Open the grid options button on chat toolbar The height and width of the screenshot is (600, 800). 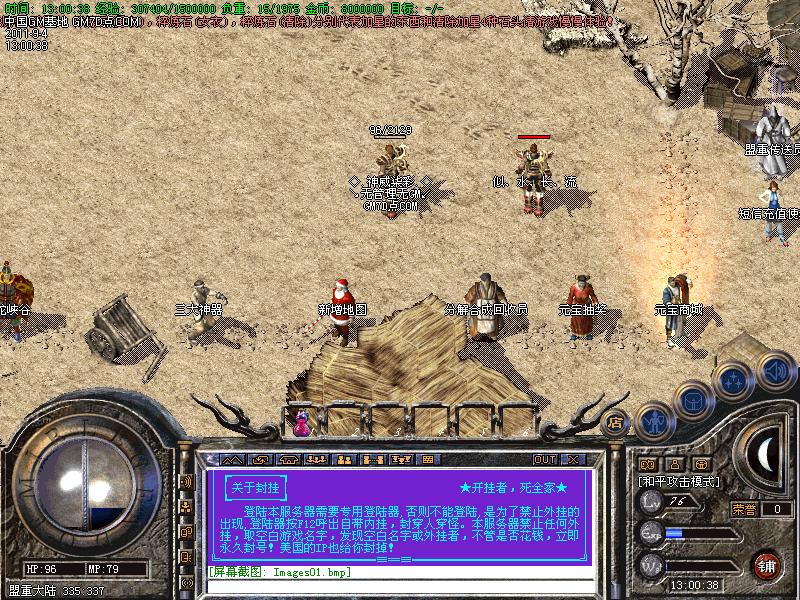(427, 460)
